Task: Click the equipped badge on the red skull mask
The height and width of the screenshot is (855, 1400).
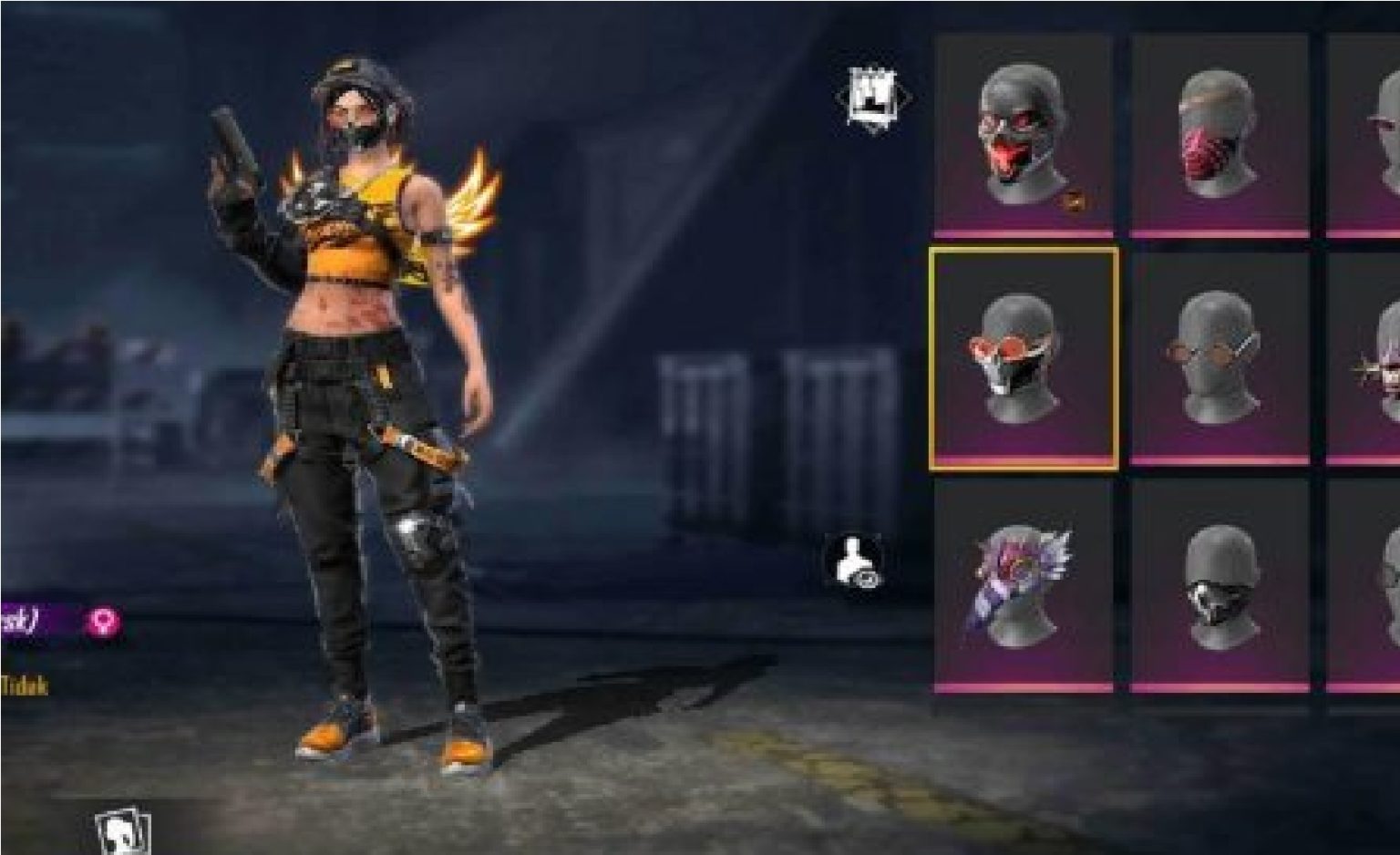Action: pyautogui.click(x=1072, y=199)
